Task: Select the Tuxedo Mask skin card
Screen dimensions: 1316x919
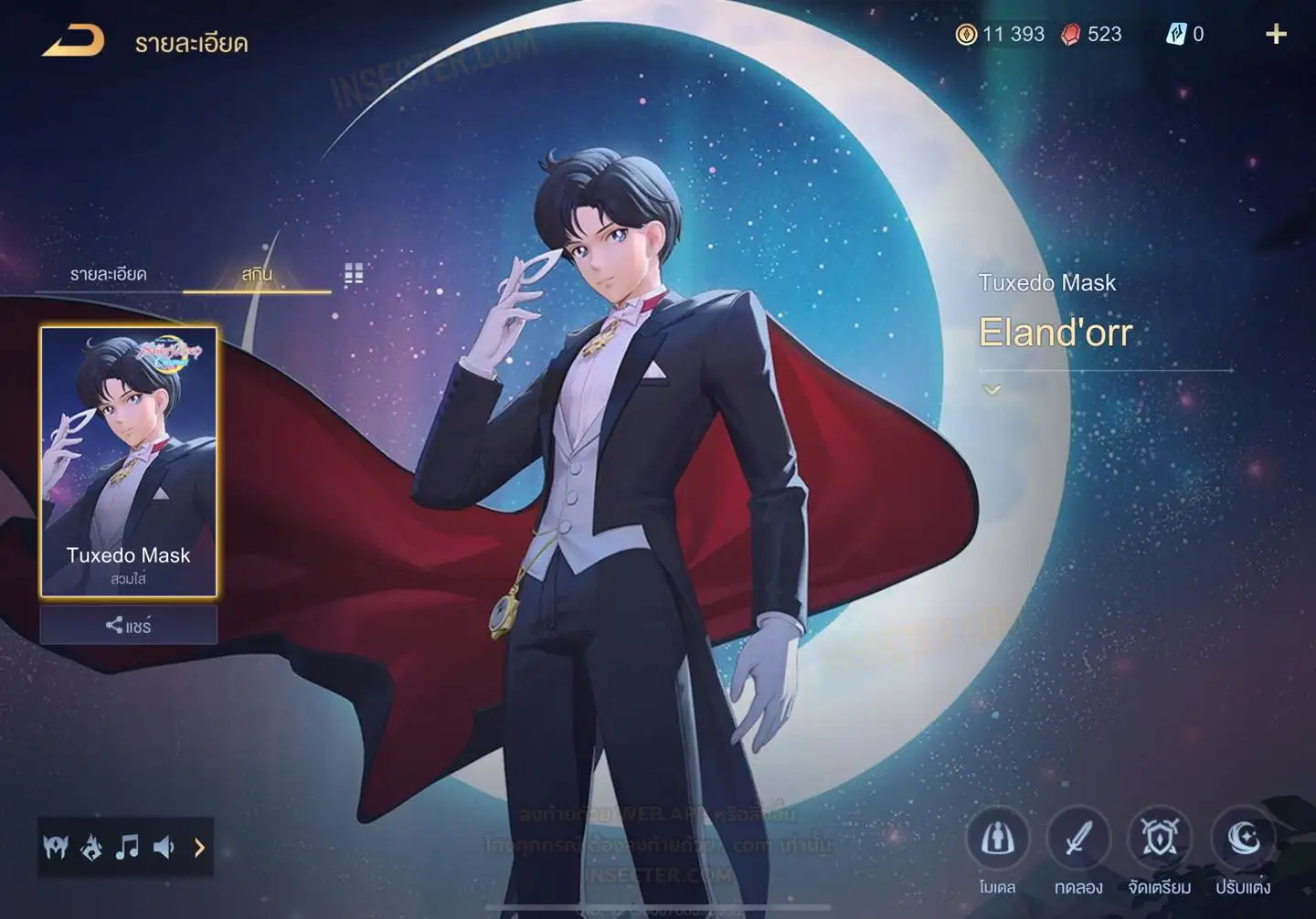Action: point(128,461)
